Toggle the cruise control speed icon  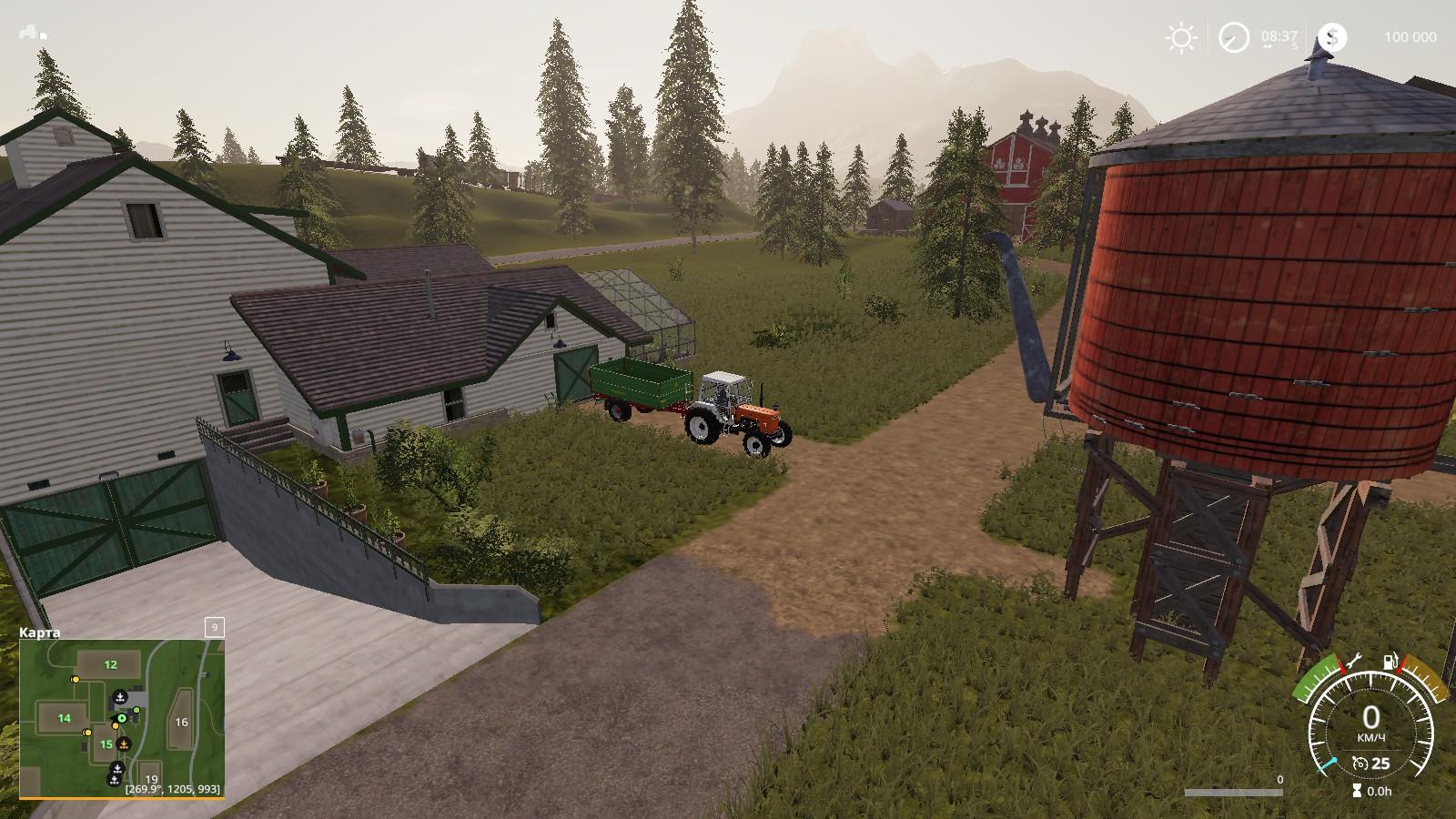pos(1361,763)
